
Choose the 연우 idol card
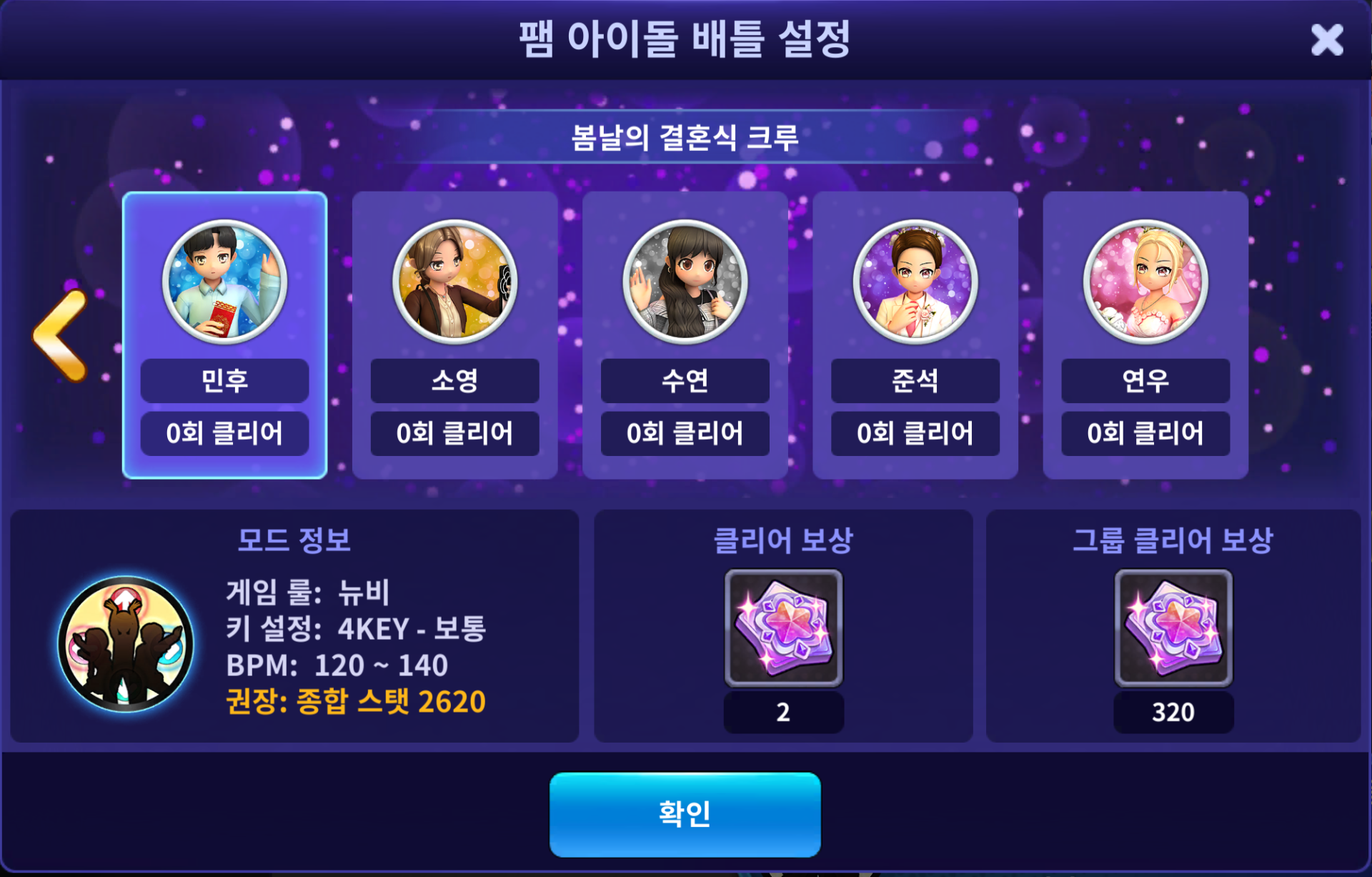pos(1145,335)
